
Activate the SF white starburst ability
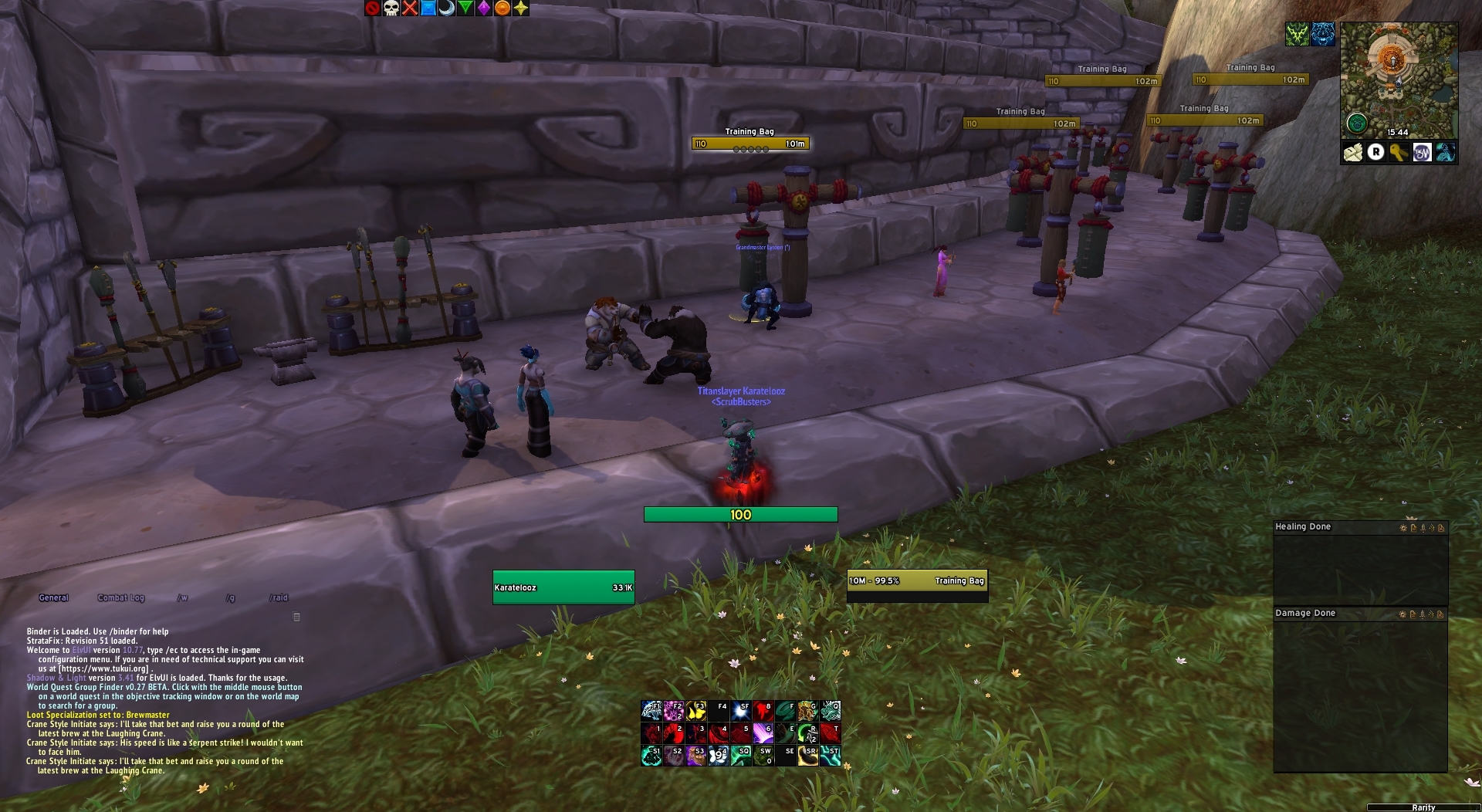tap(741, 710)
